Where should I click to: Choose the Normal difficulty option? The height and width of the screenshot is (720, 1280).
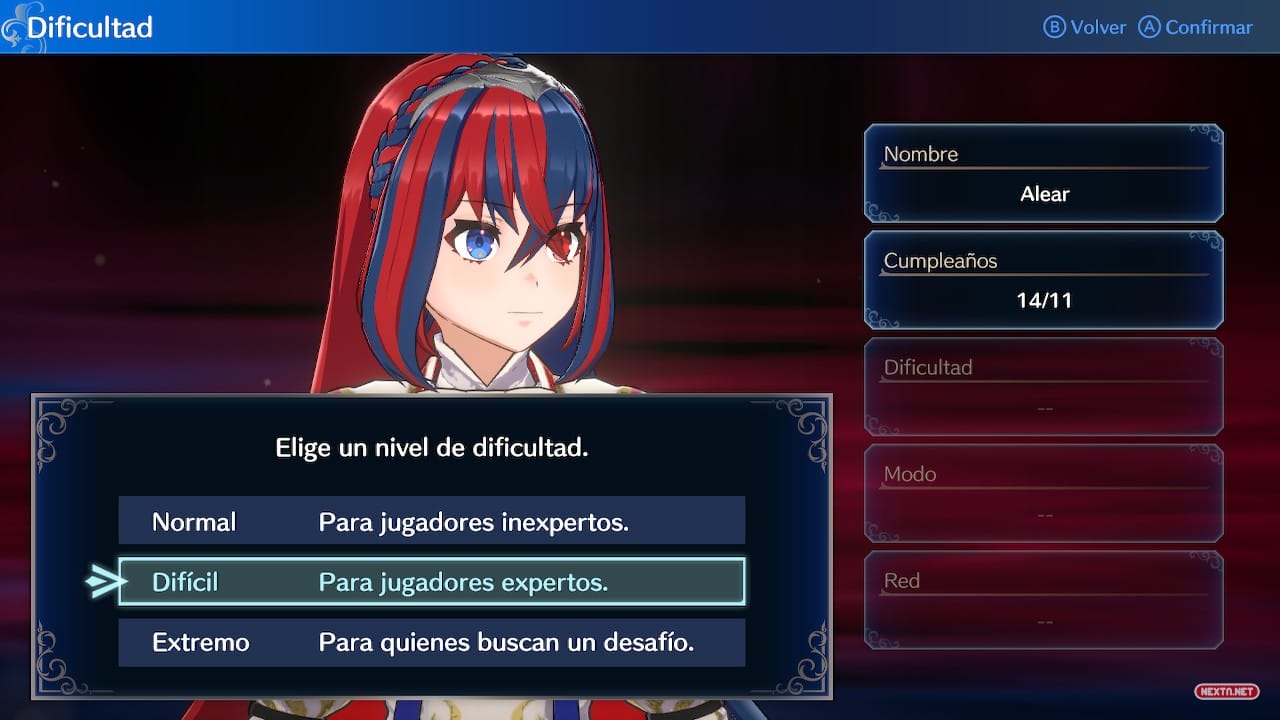[x=431, y=521]
